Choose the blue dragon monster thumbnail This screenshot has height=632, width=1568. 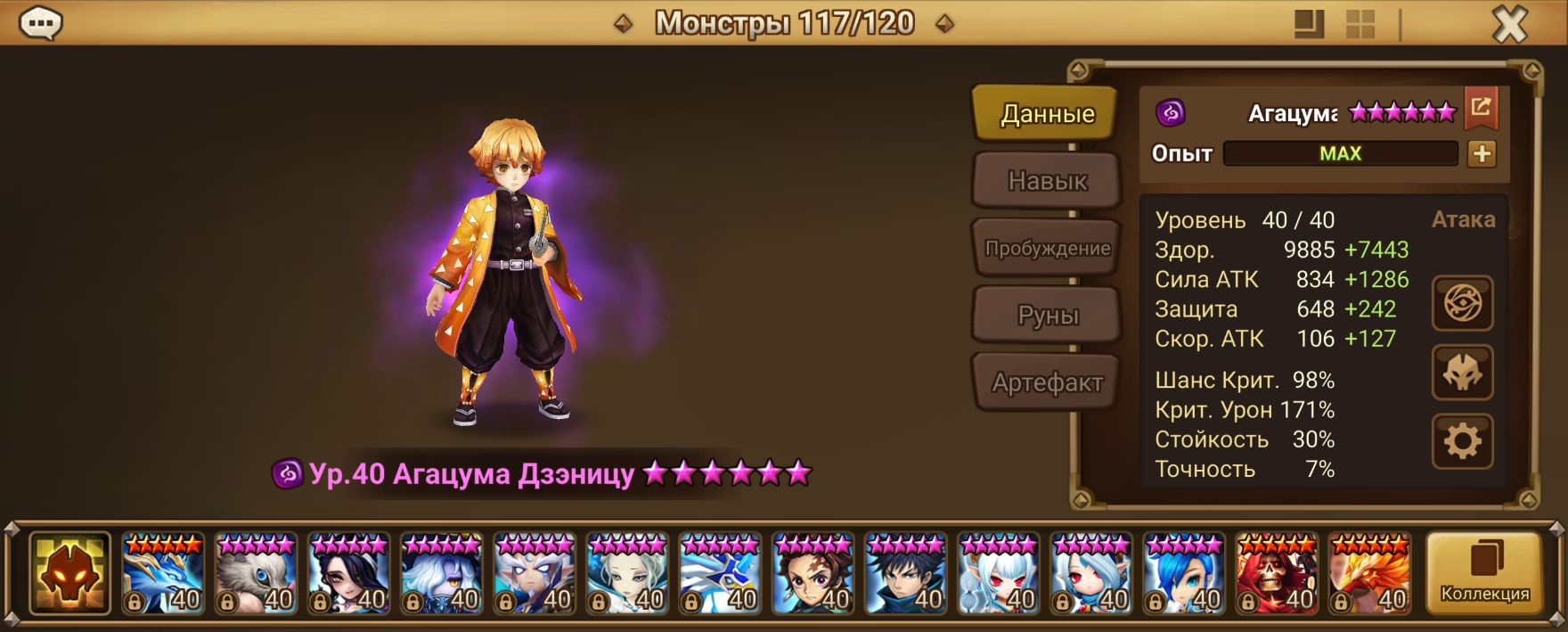[x=163, y=573]
